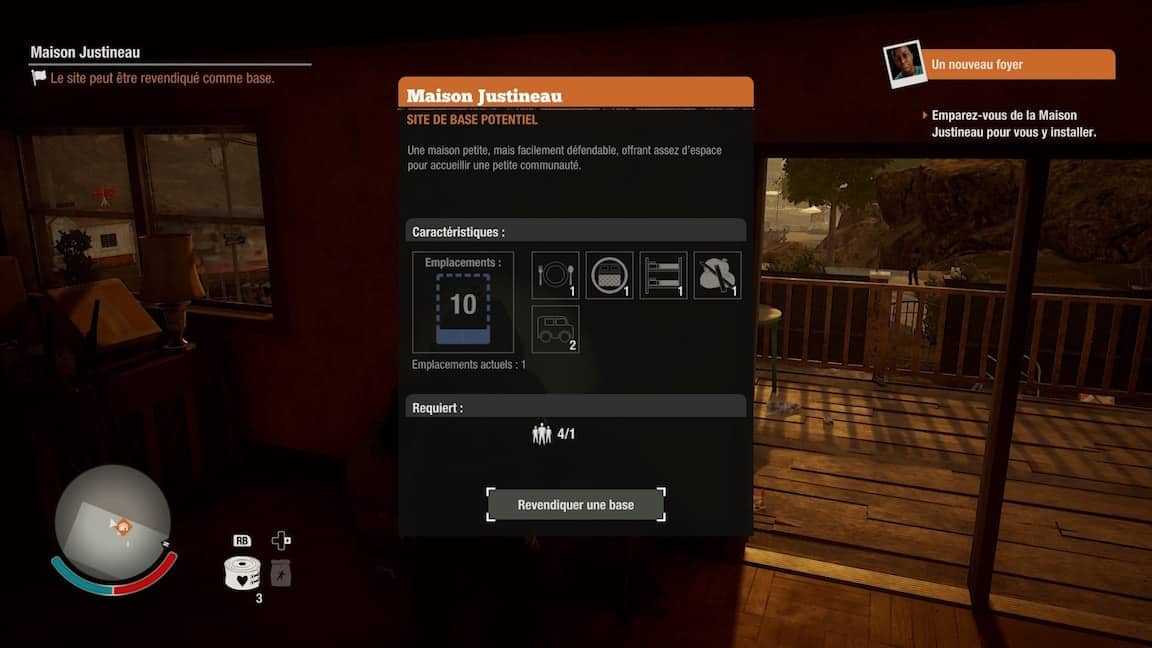The width and height of the screenshot is (1152, 648).
Task: Click the house marker on the minimap
Action: click(x=123, y=527)
